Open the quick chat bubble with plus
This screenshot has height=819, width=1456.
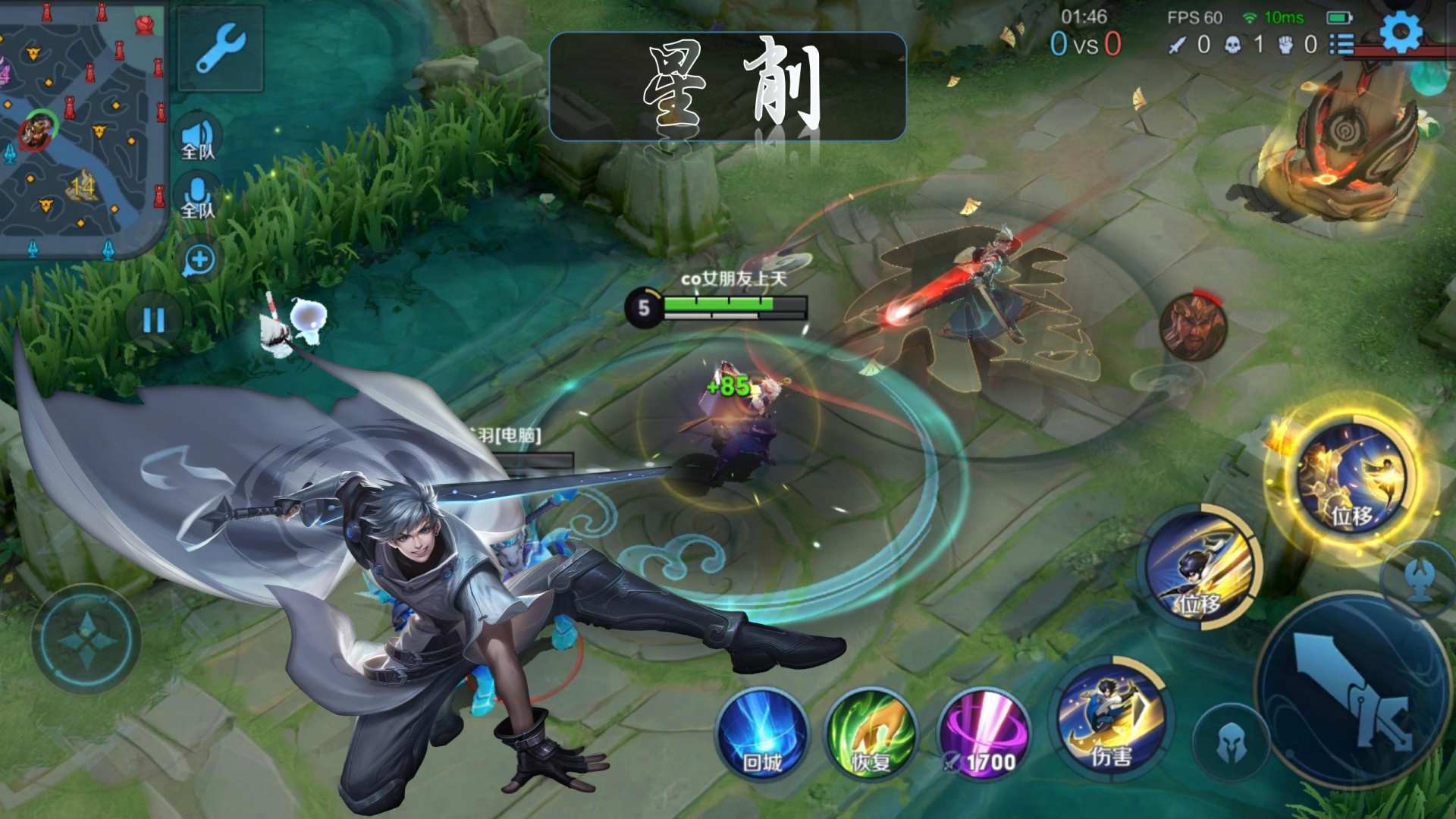[x=199, y=261]
